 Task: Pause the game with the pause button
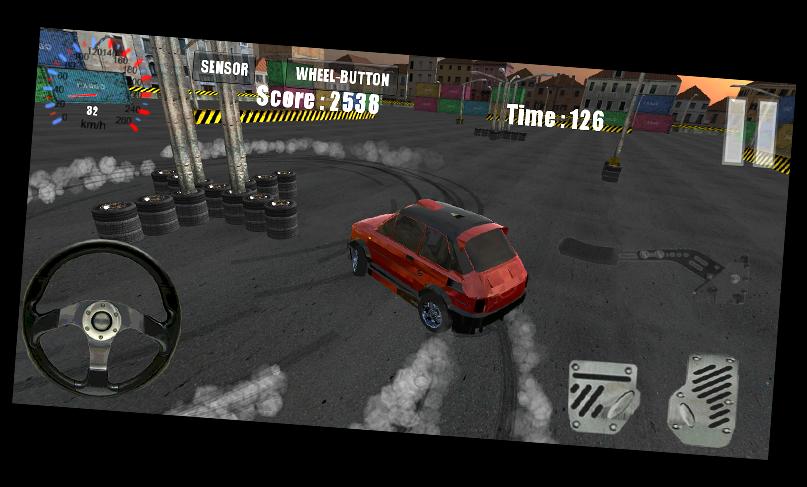(750, 132)
